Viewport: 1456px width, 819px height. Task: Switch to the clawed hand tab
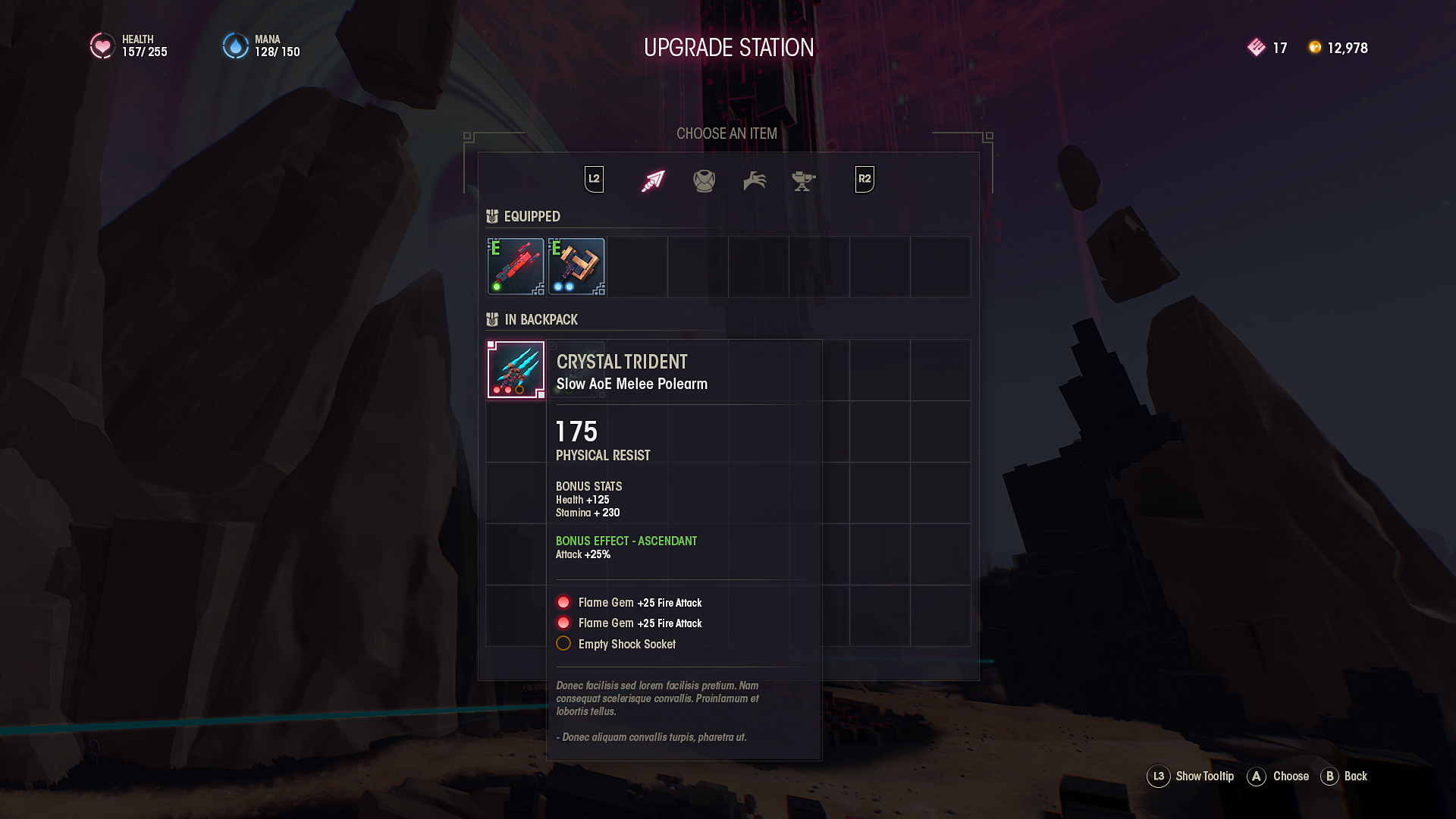tap(755, 180)
